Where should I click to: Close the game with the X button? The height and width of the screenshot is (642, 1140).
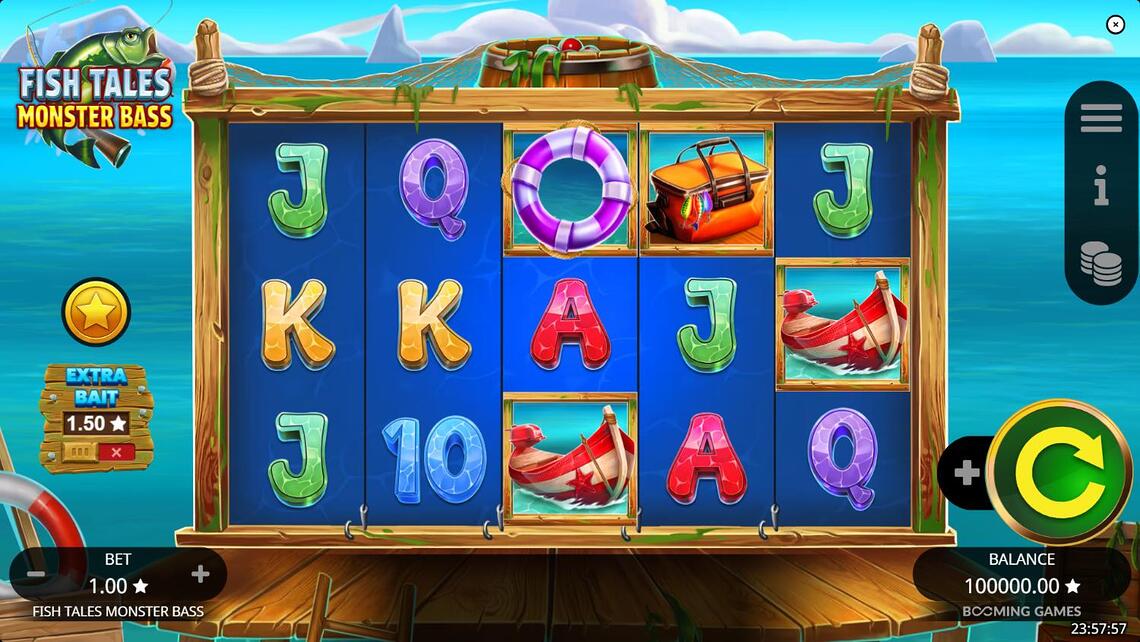1116,25
